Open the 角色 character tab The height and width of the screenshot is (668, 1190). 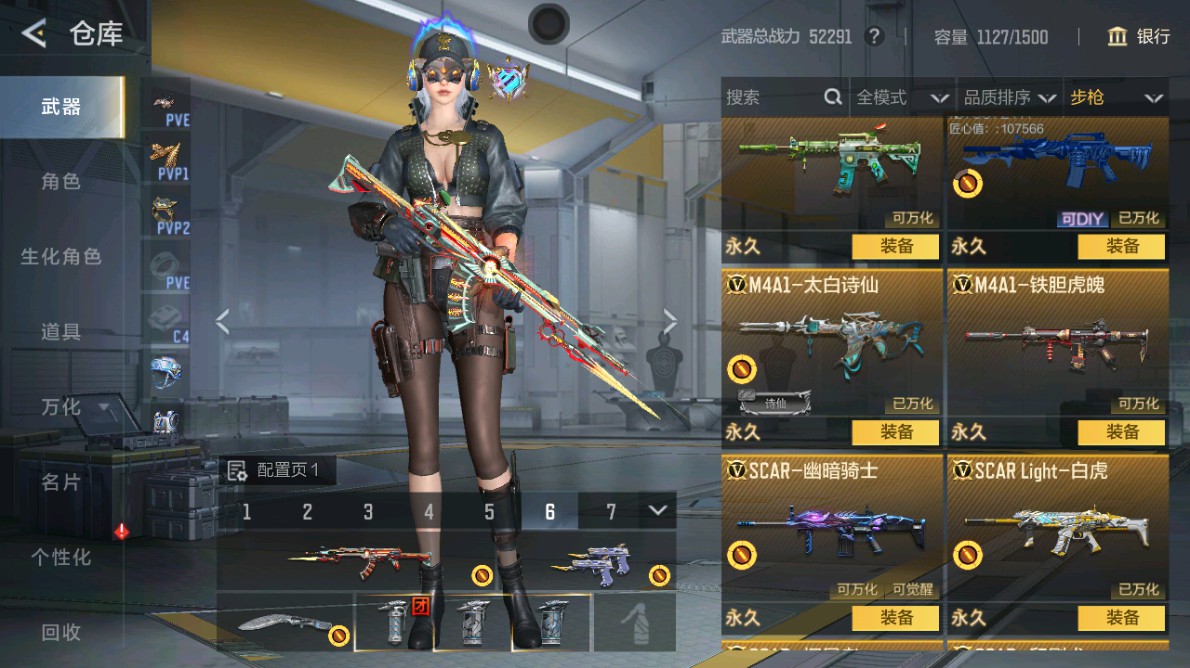62,182
